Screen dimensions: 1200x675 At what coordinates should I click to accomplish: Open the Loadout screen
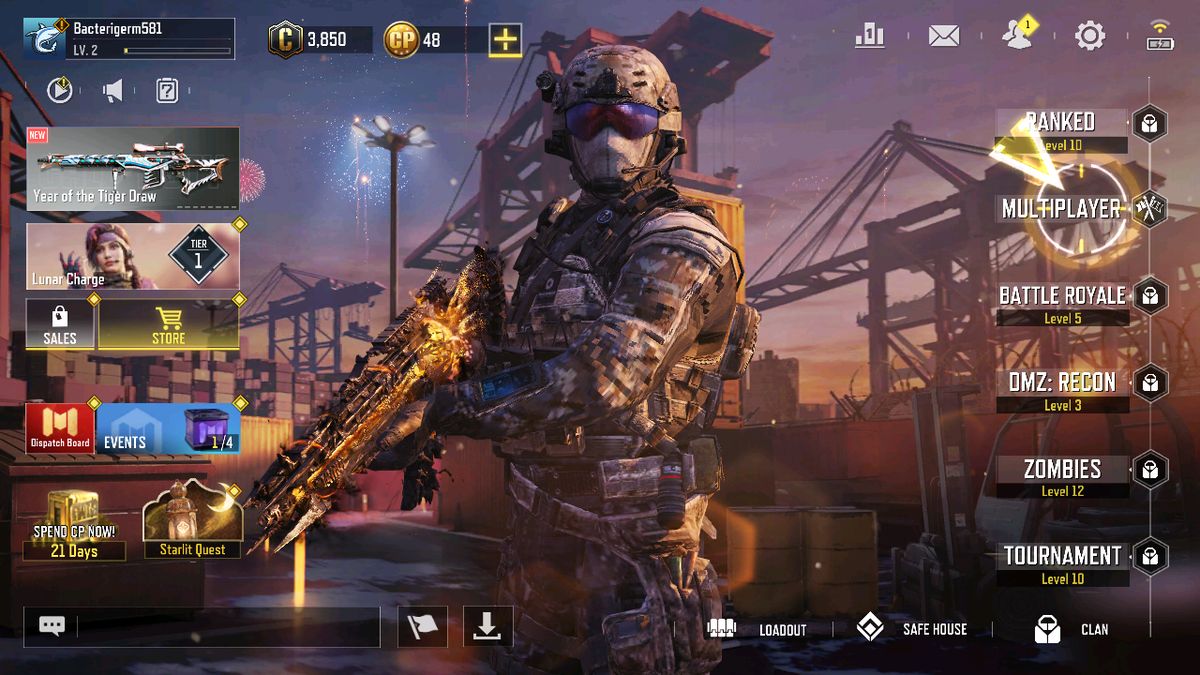click(757, 629)
